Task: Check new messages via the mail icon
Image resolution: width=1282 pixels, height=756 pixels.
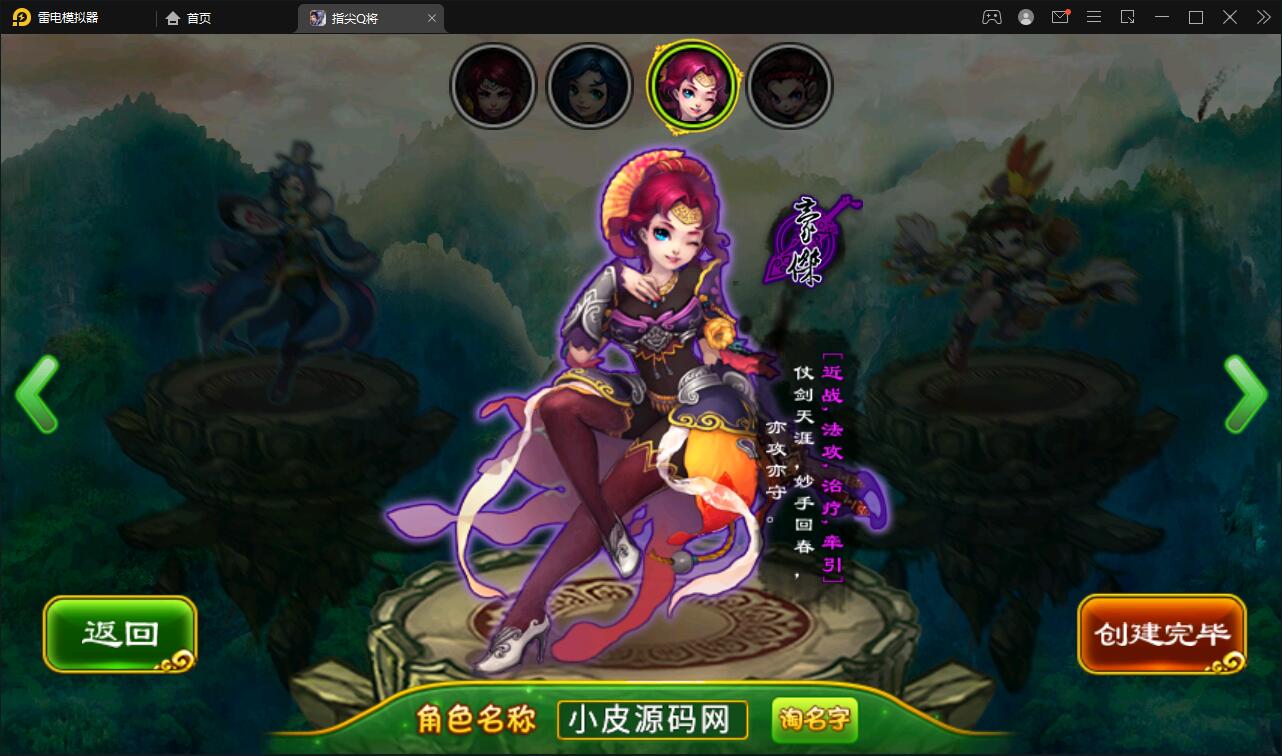Action: pyautogui.click(x=1060, y=17)
